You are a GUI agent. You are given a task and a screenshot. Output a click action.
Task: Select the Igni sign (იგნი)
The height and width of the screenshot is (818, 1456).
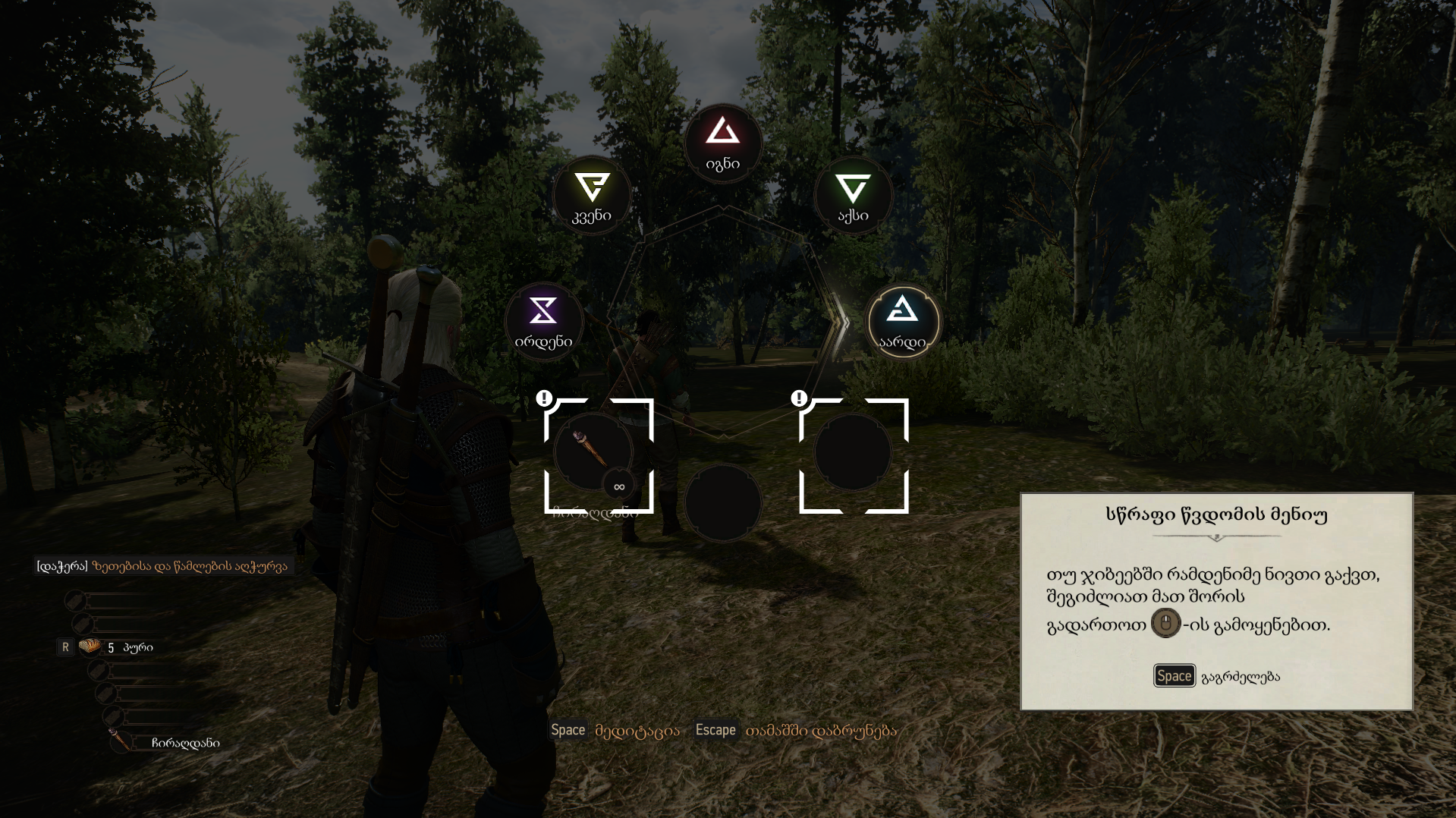pos(722,143)
